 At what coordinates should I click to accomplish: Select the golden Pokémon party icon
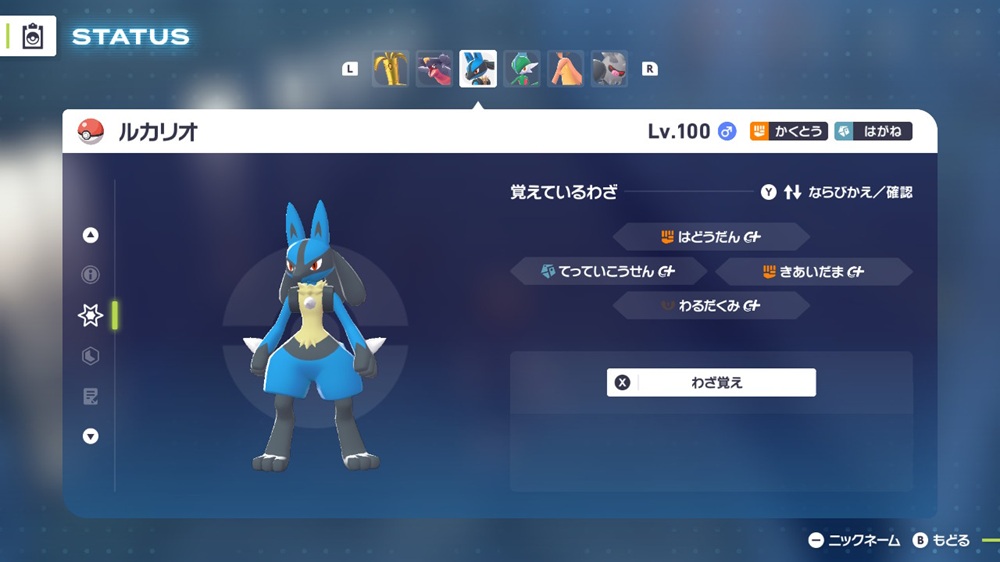390,69
